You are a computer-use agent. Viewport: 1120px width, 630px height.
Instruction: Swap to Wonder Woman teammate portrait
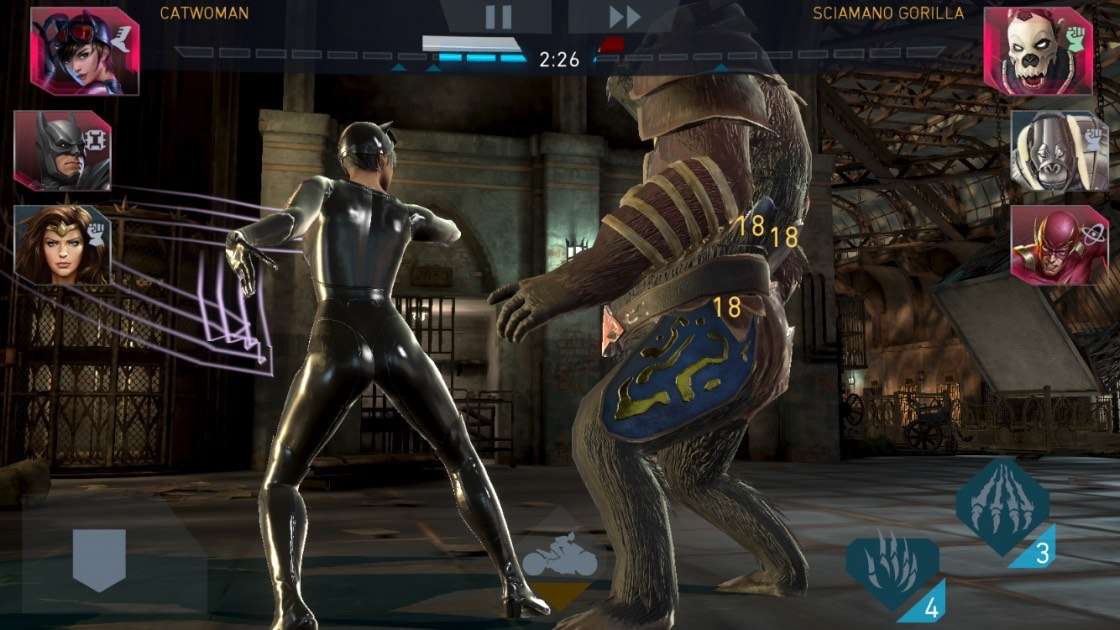point(62,246)
